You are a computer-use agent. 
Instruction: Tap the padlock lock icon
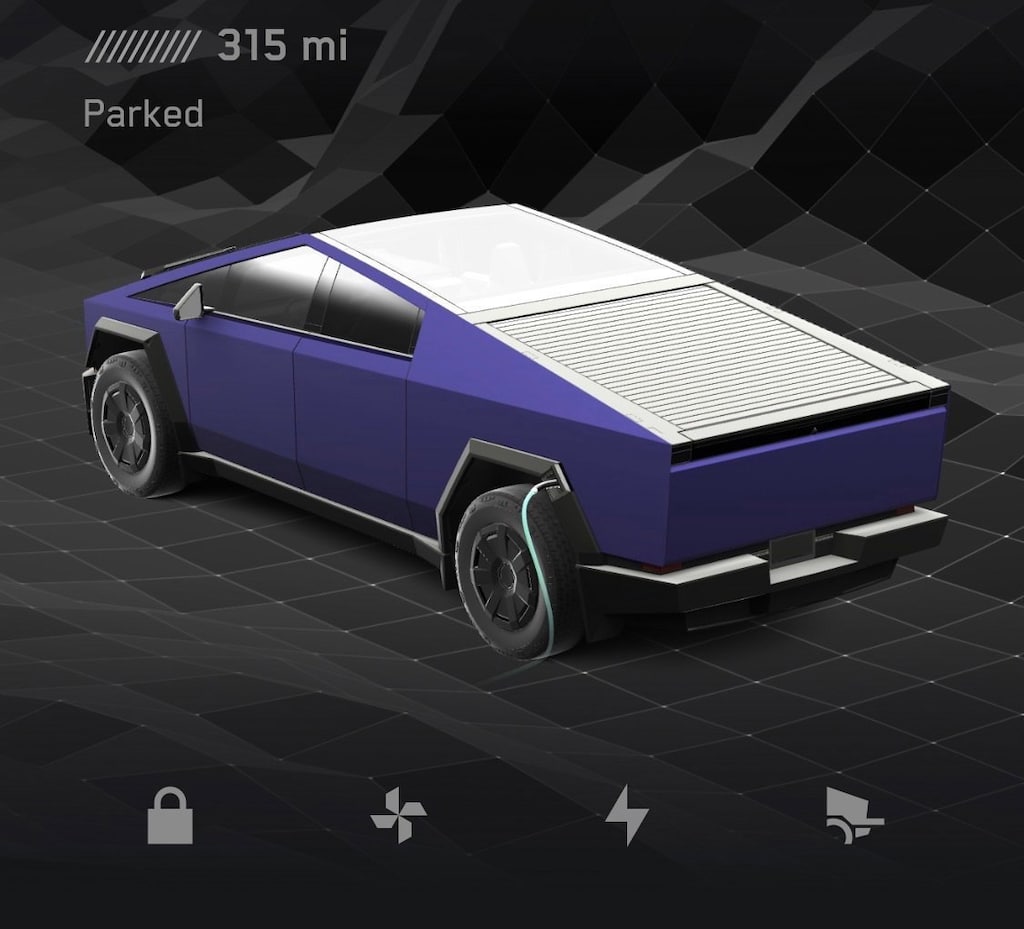[x=170, y=815]
